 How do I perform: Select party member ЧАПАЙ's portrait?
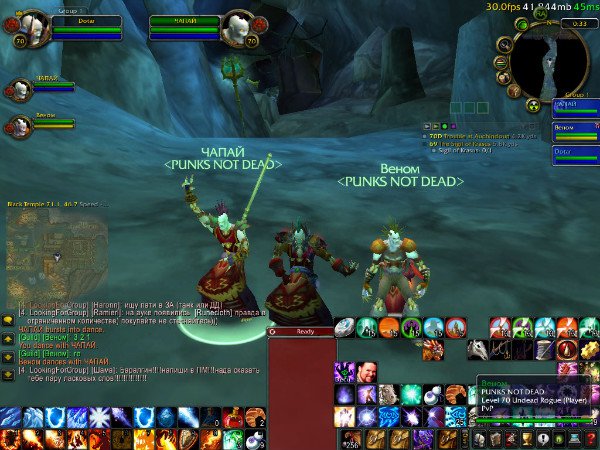[19, 89]
